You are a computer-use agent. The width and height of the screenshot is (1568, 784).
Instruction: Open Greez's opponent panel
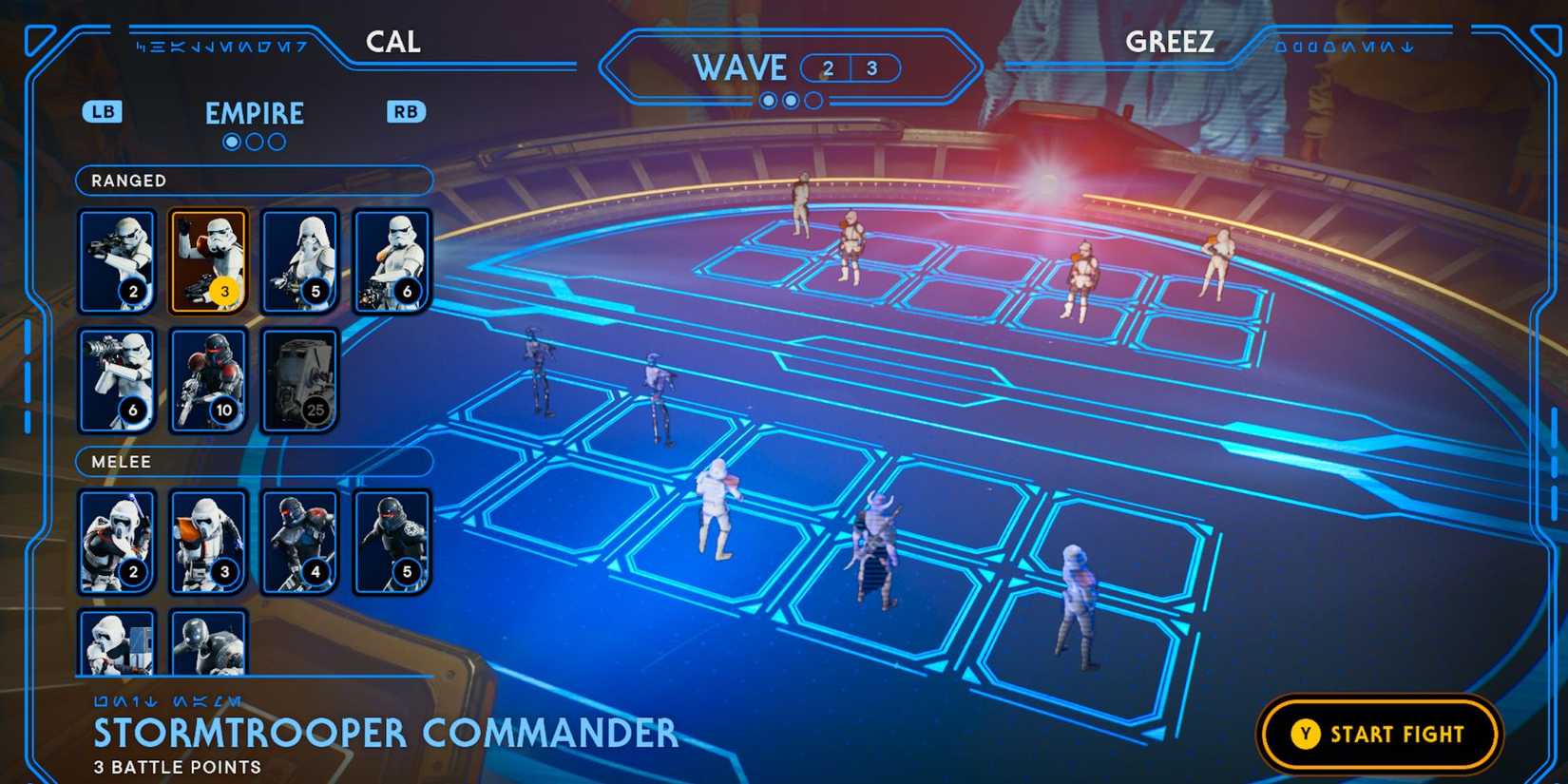(x=1170, y=41)
